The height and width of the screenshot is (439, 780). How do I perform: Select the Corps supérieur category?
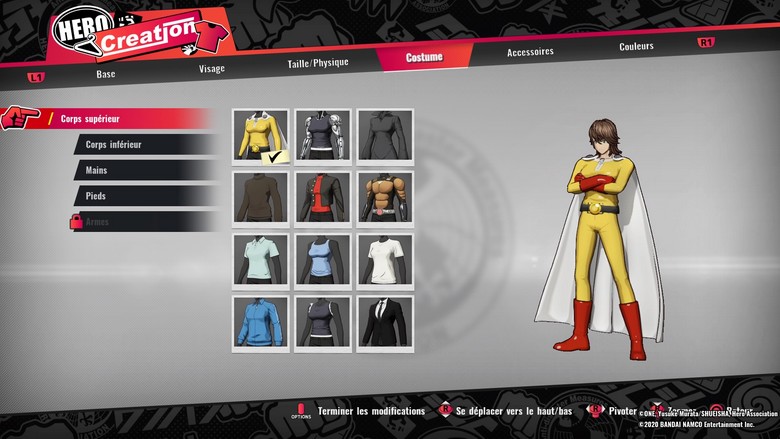pyautogui.click(x=120, y=119)
